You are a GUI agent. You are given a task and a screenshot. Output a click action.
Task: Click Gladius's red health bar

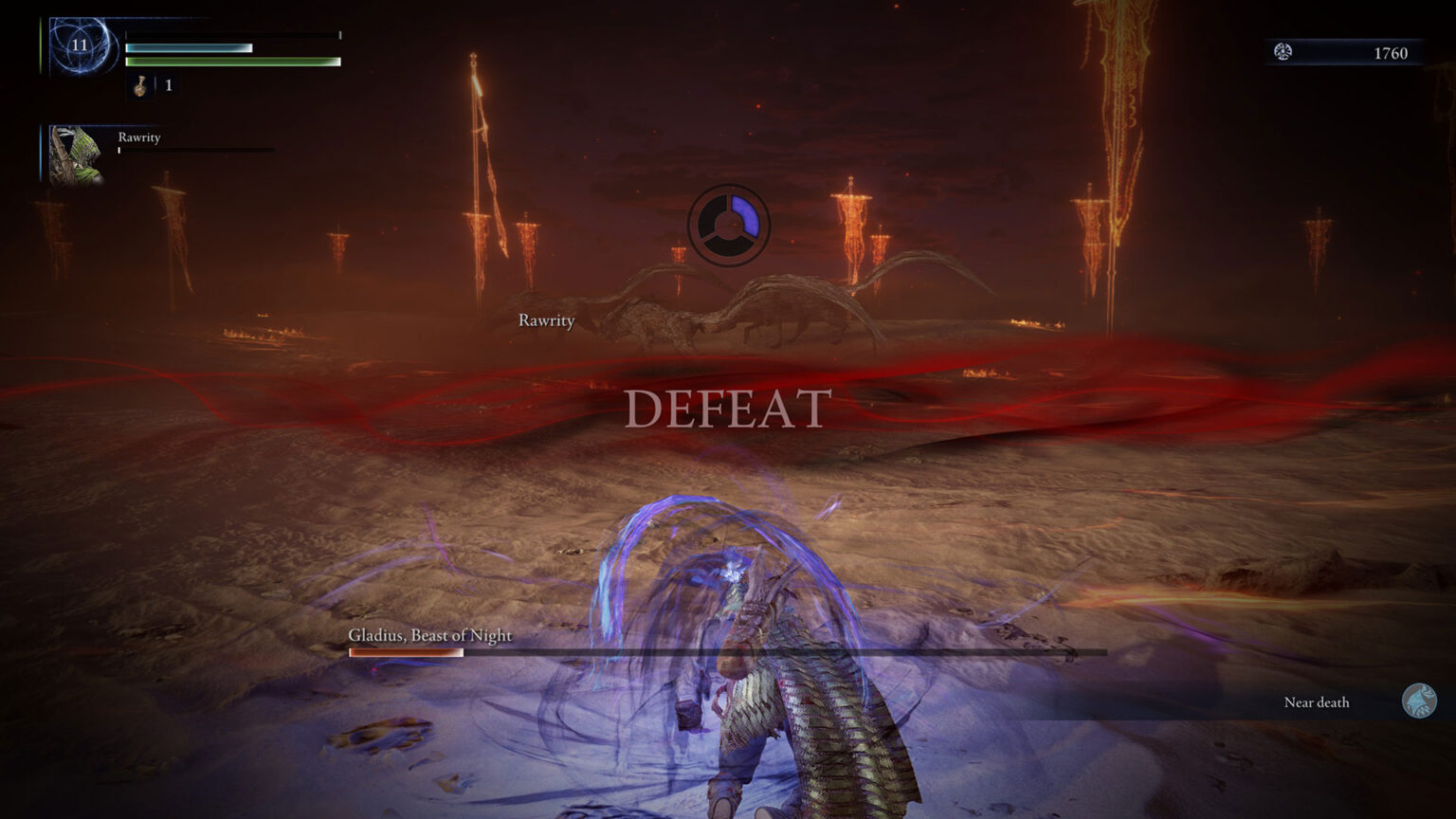(x=408, y=653)
